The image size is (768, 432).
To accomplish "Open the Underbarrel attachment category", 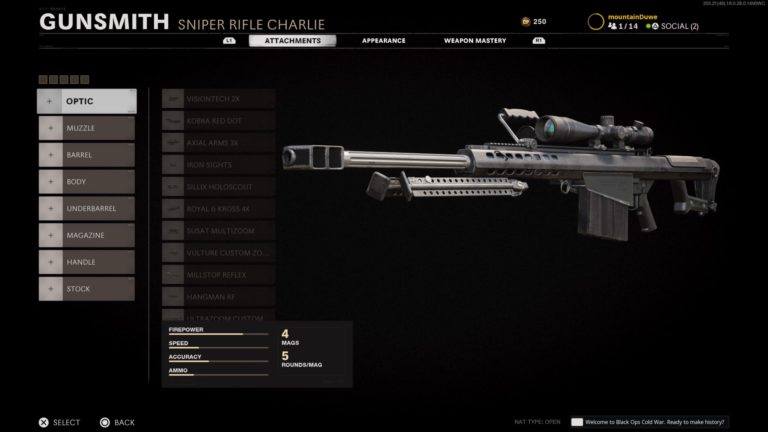I will [86, 209].
